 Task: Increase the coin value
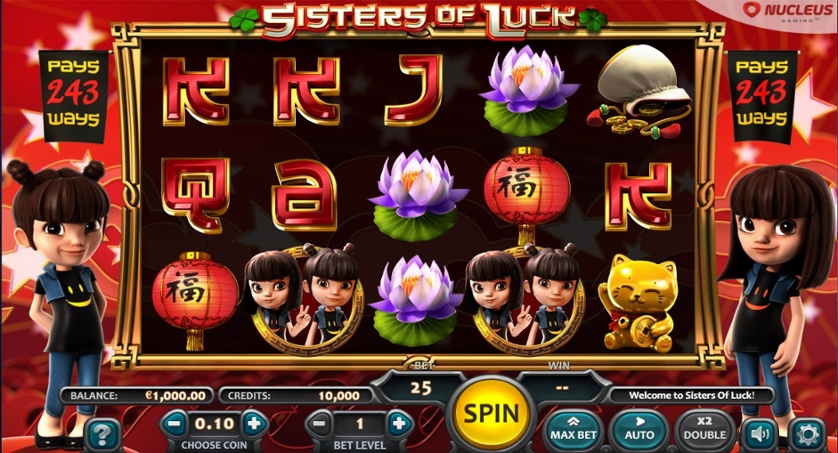pyautogui.click(x=254, y=423)
